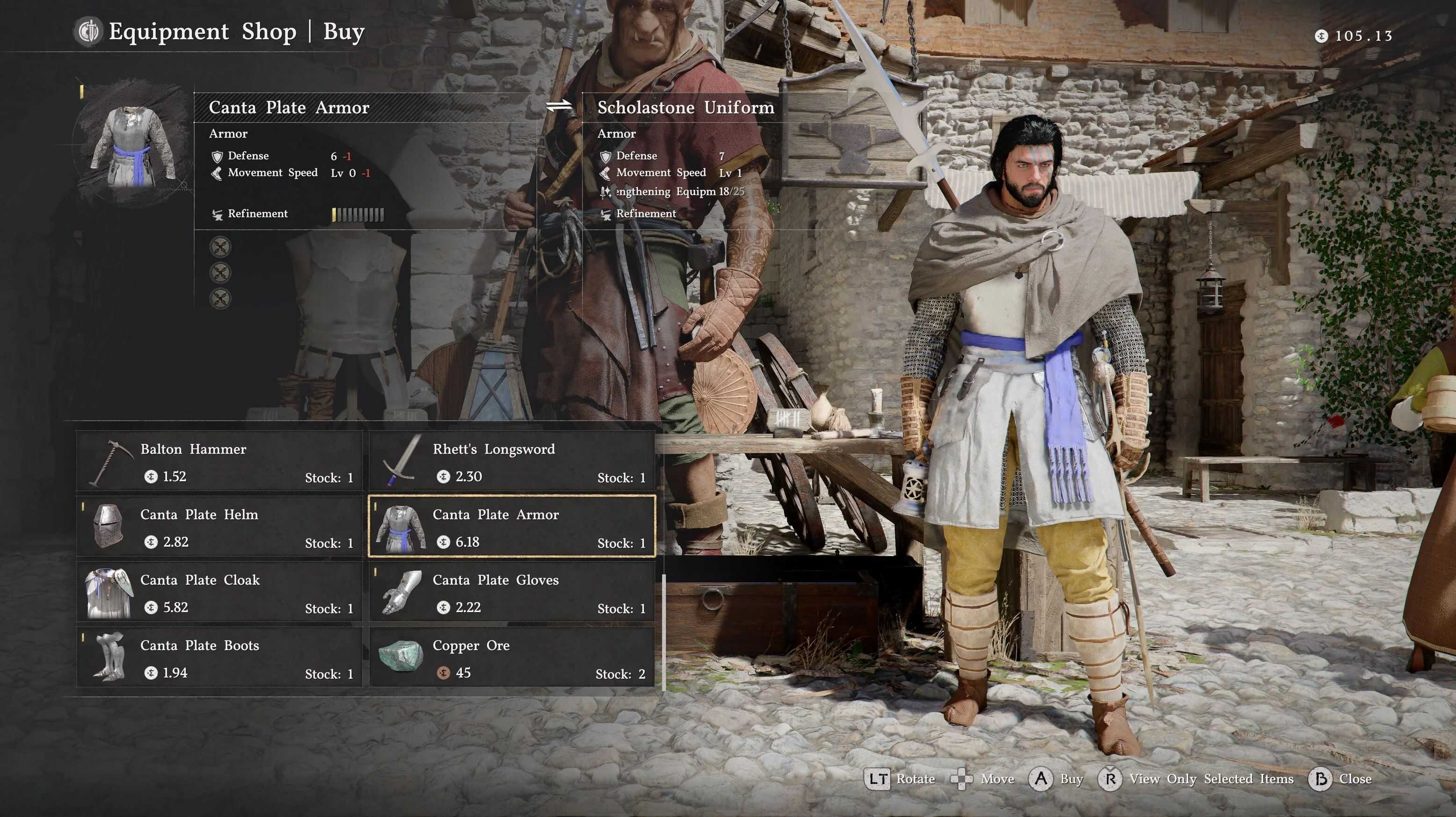Click the swap arrows between compared armors
This screenshot has height=817, width=1456.
[559, 106]
